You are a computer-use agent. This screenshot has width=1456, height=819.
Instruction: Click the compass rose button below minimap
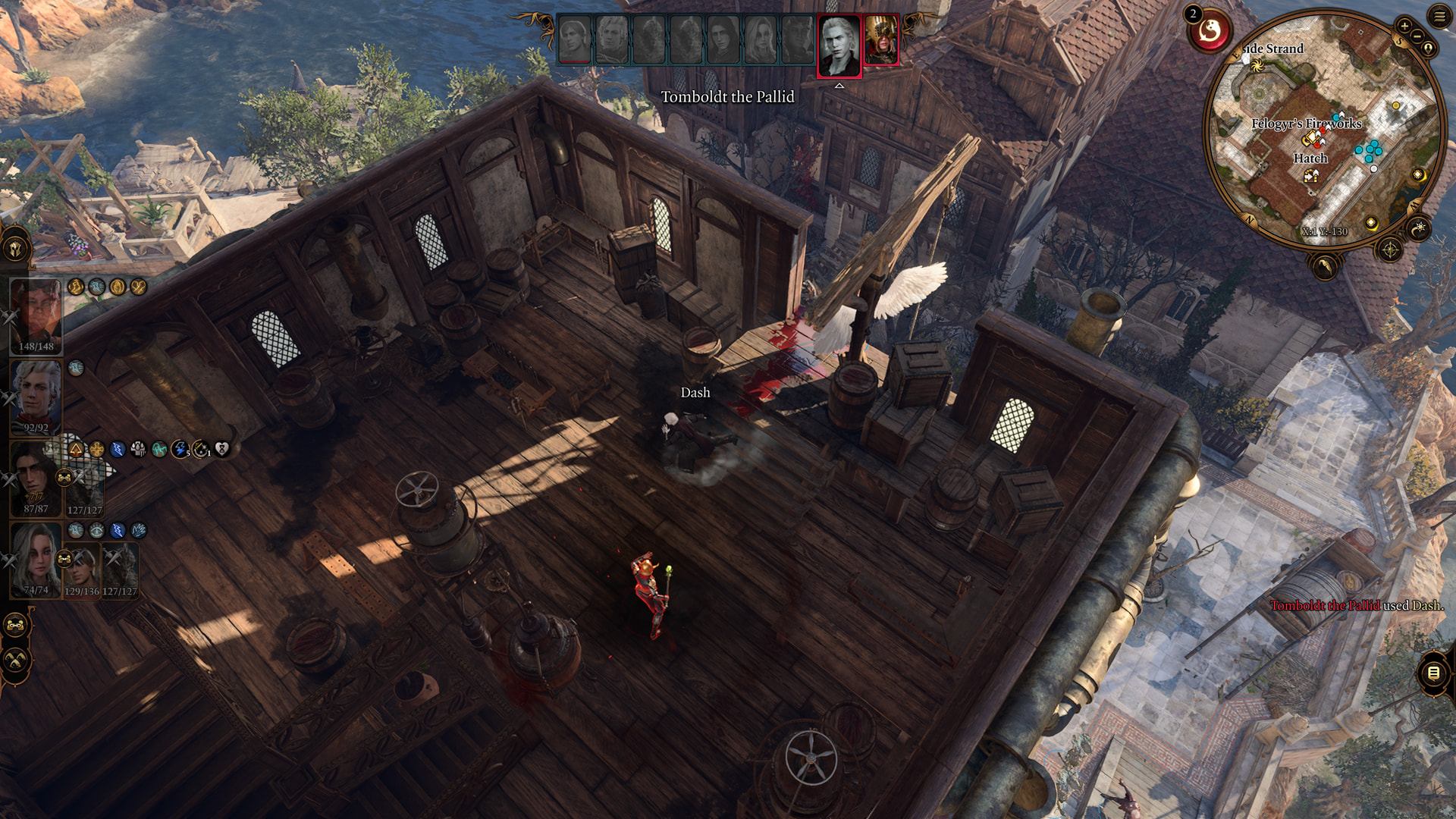point(1389,249)
